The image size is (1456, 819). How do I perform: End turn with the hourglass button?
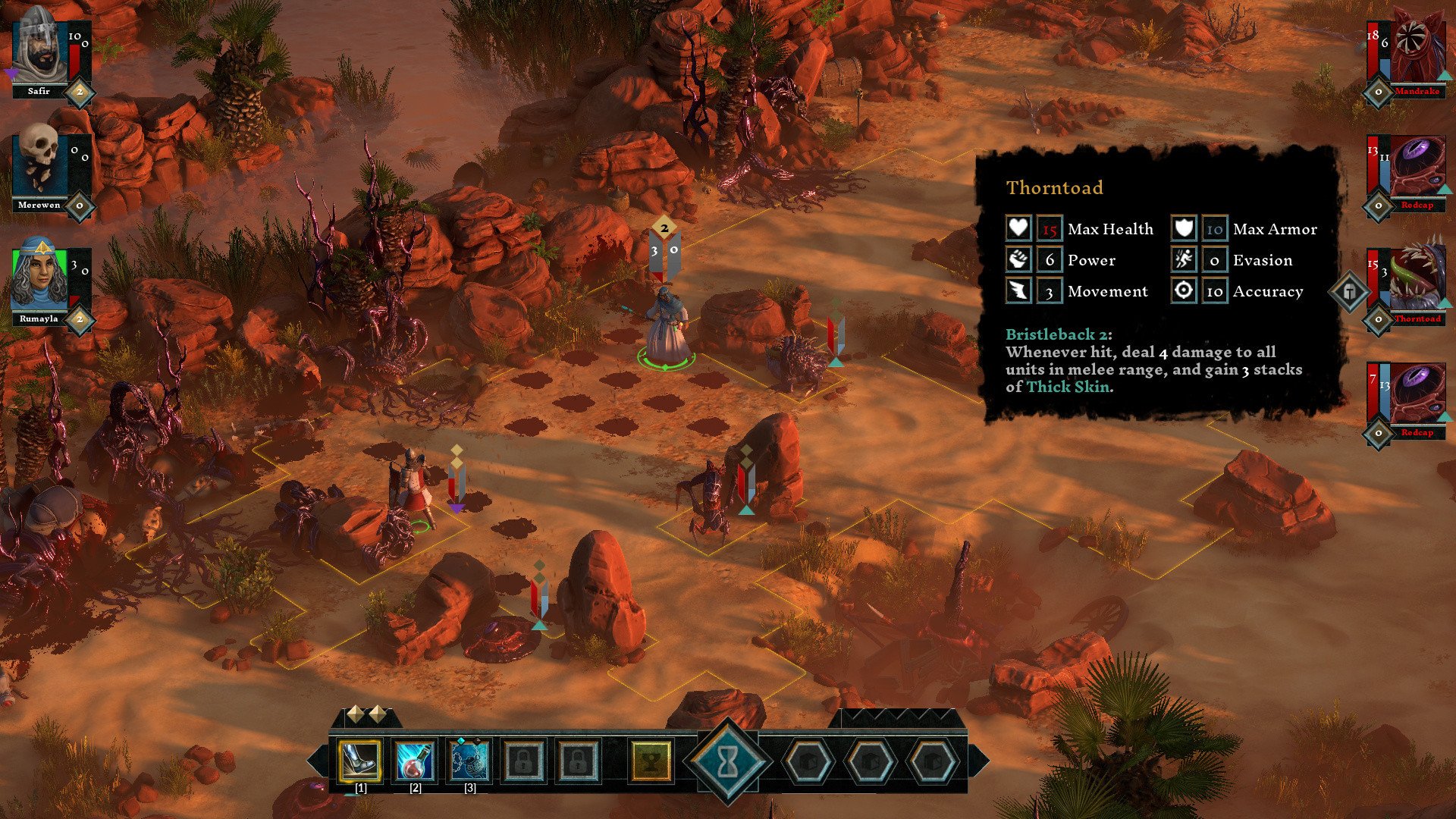point(727,762)
